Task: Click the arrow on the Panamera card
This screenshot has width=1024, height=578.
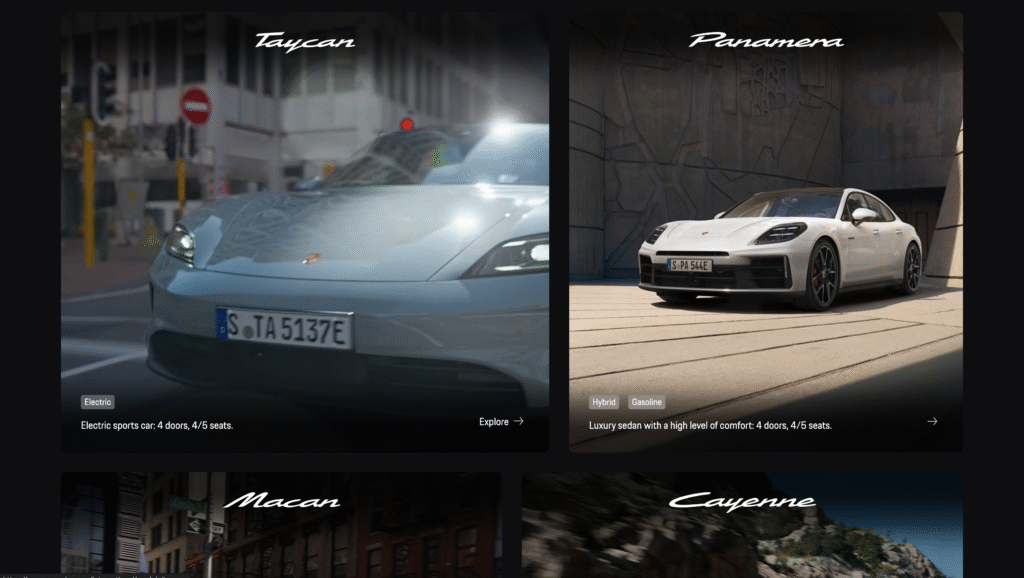Action: pyautogui.click(x=932, y=422)
